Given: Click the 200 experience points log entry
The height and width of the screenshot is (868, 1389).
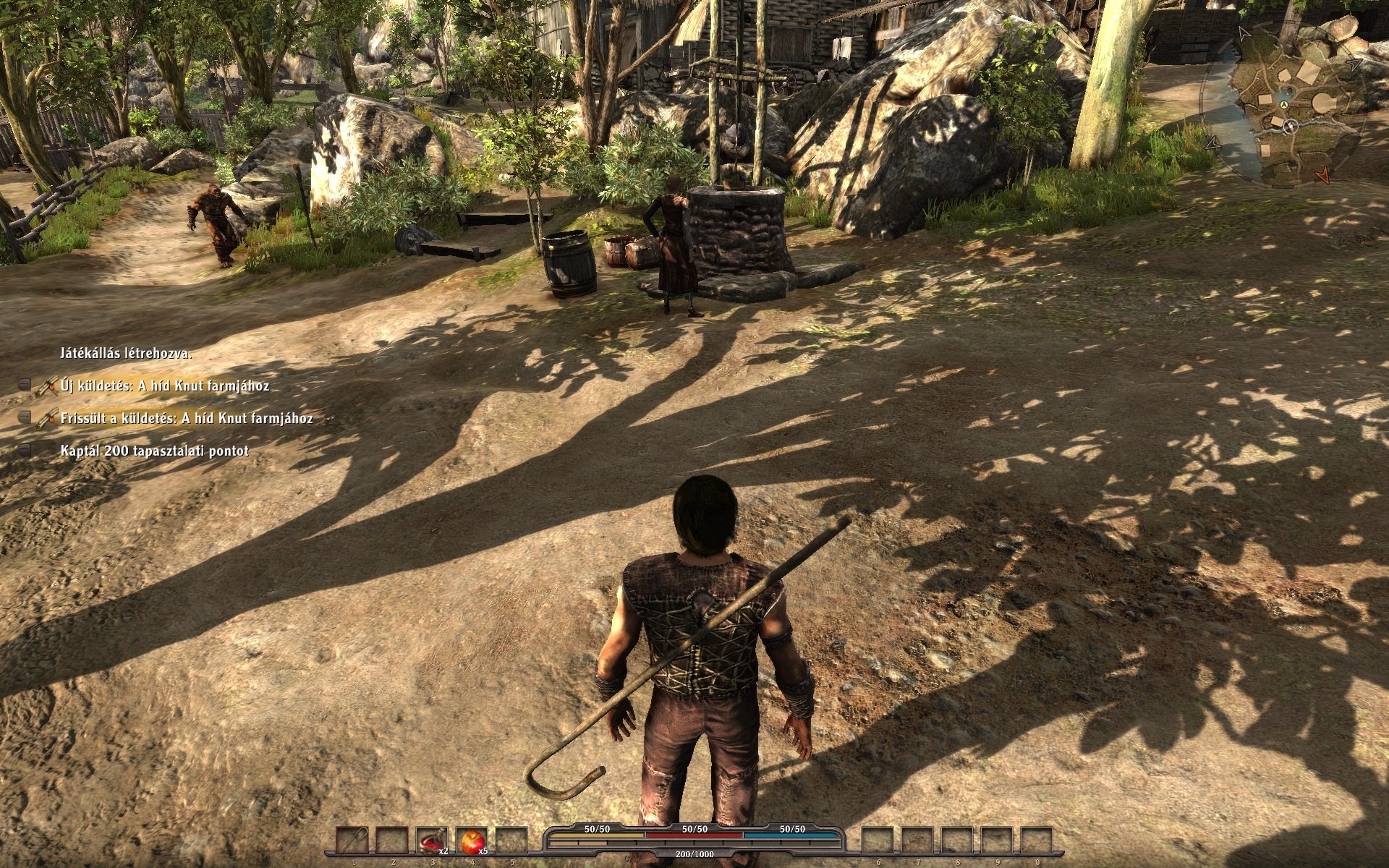Looking at the screenshot, I should point(154,451).
